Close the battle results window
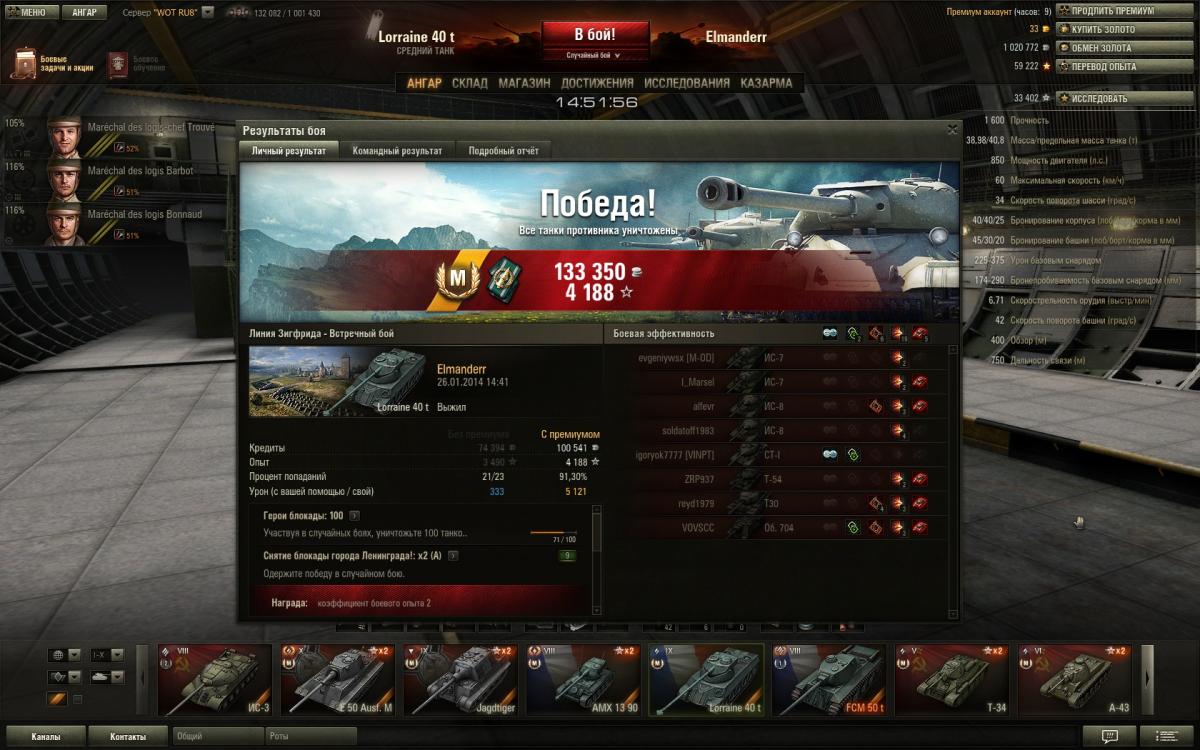 (x=952, y=130)
